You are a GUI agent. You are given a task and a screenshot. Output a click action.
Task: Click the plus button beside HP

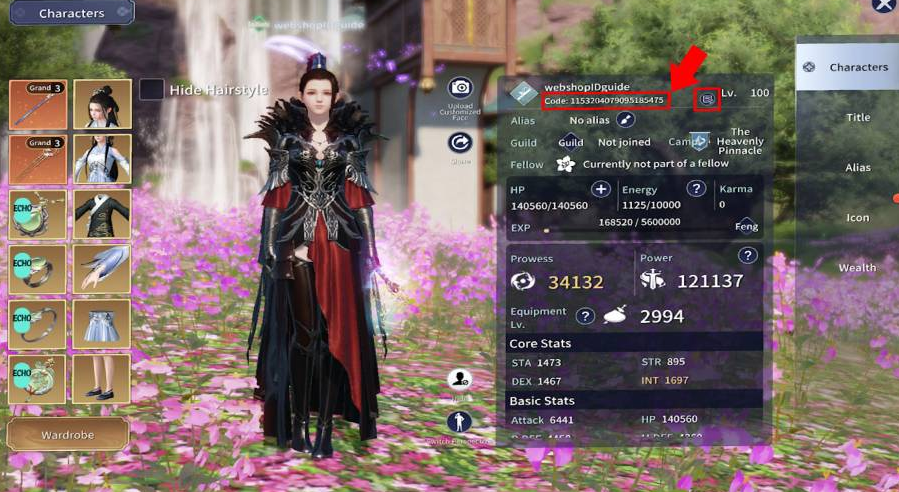[601, 189]
